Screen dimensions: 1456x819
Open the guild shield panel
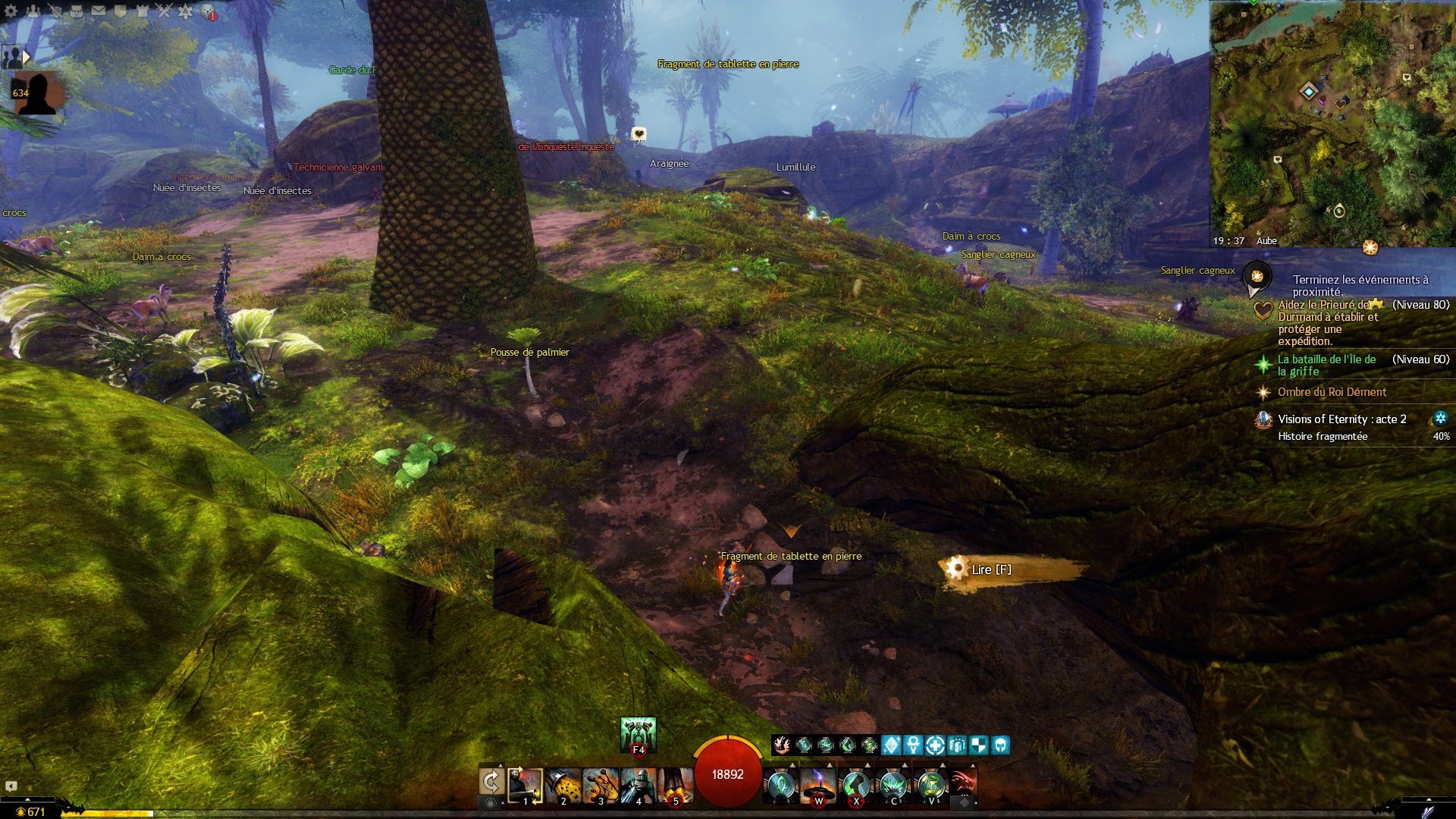pyautogui.click(x=120, y=11)
